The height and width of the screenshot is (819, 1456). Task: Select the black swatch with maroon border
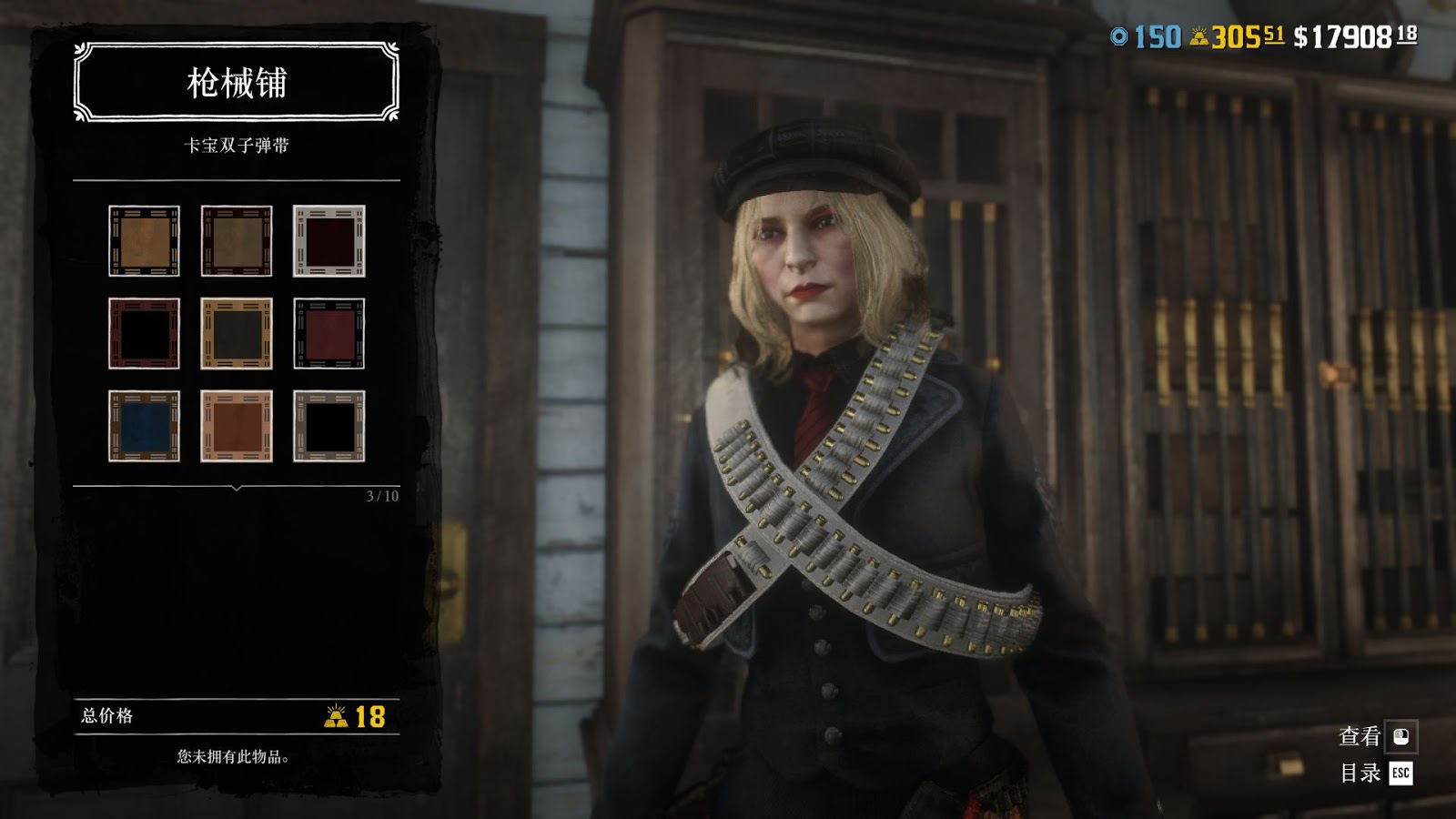pyautogui.click(x=144, y=333)
